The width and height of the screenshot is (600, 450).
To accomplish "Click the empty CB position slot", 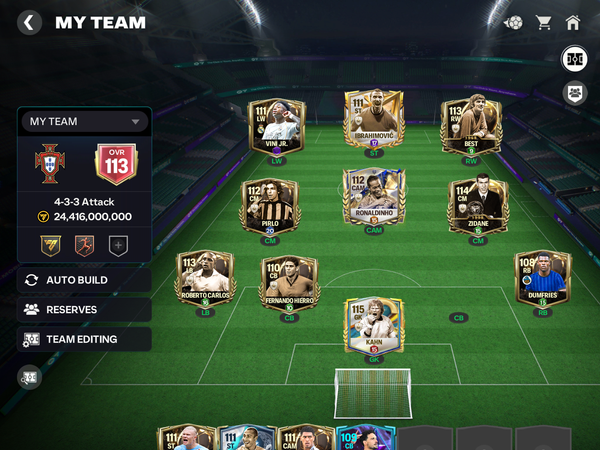I will coord(458,318).
